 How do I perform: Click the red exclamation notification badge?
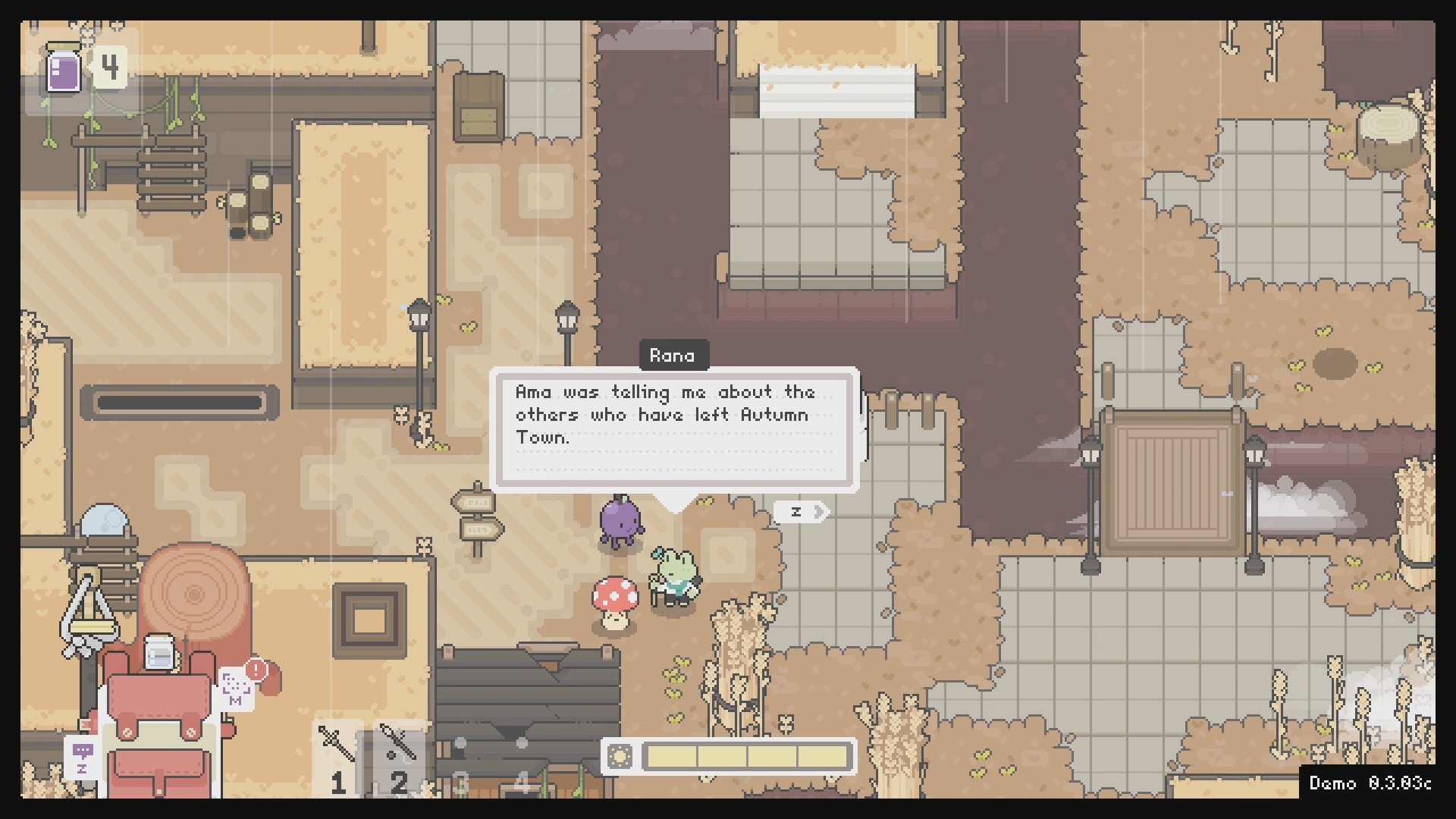click(x=256, y=670)
